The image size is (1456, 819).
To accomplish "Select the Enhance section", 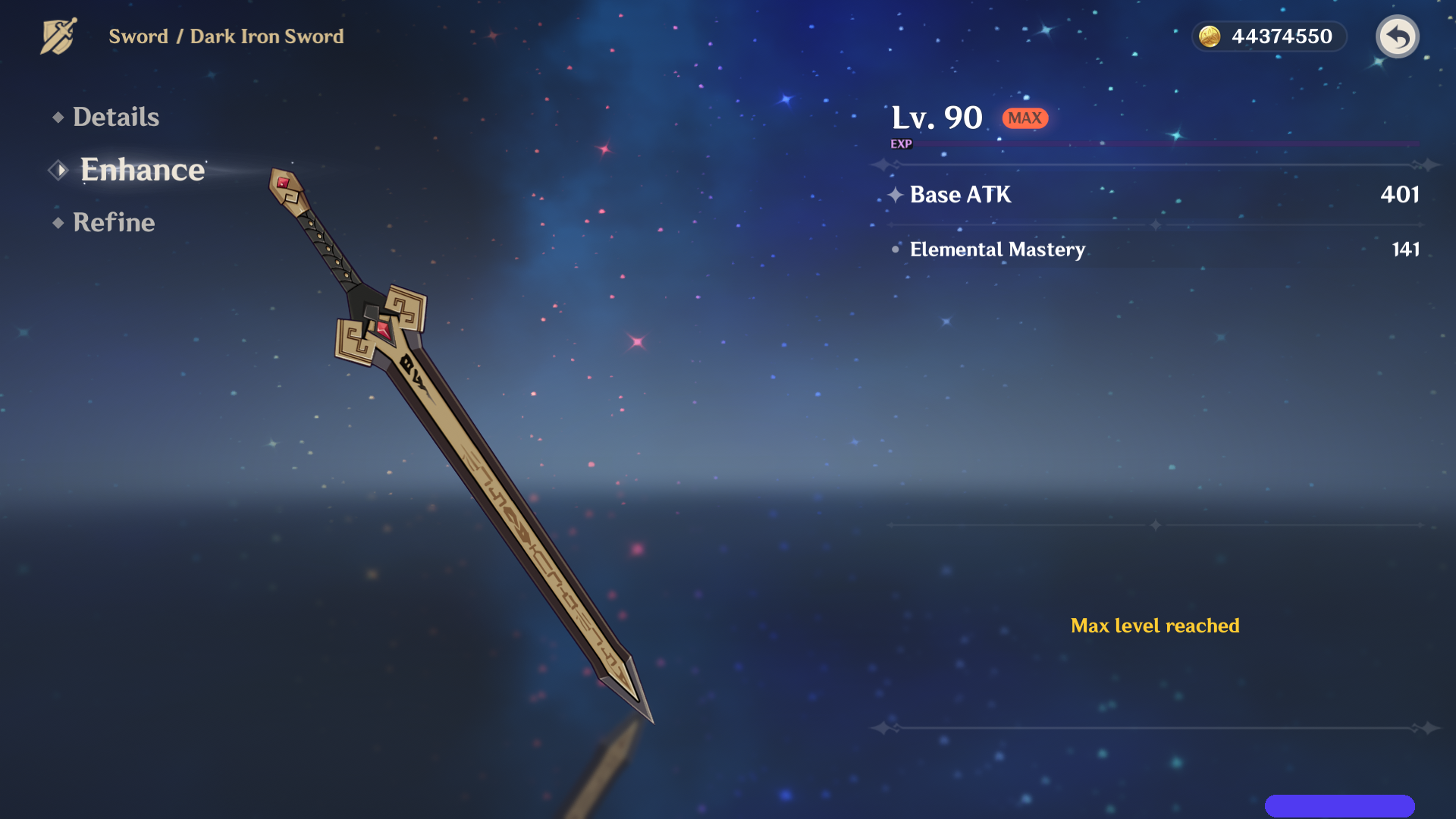I will click(x=143, y=170).
